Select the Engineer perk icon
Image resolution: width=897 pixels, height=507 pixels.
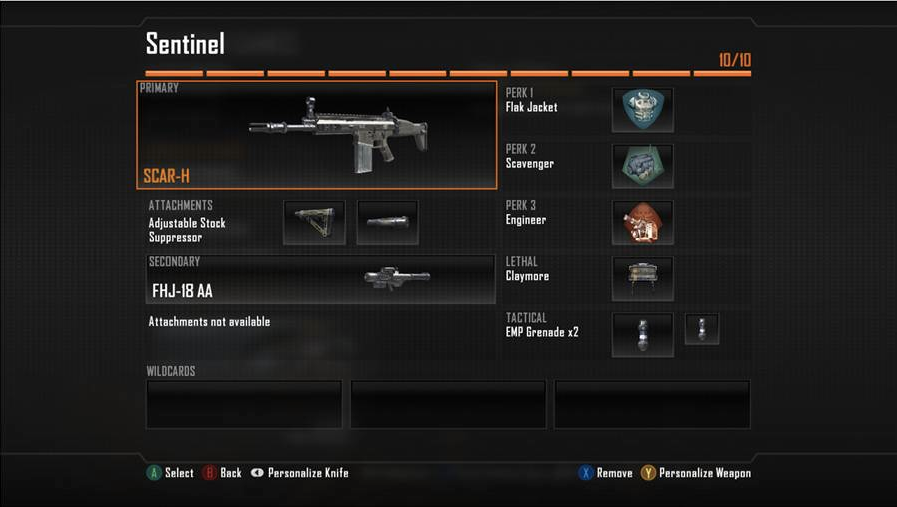[642, 222]
